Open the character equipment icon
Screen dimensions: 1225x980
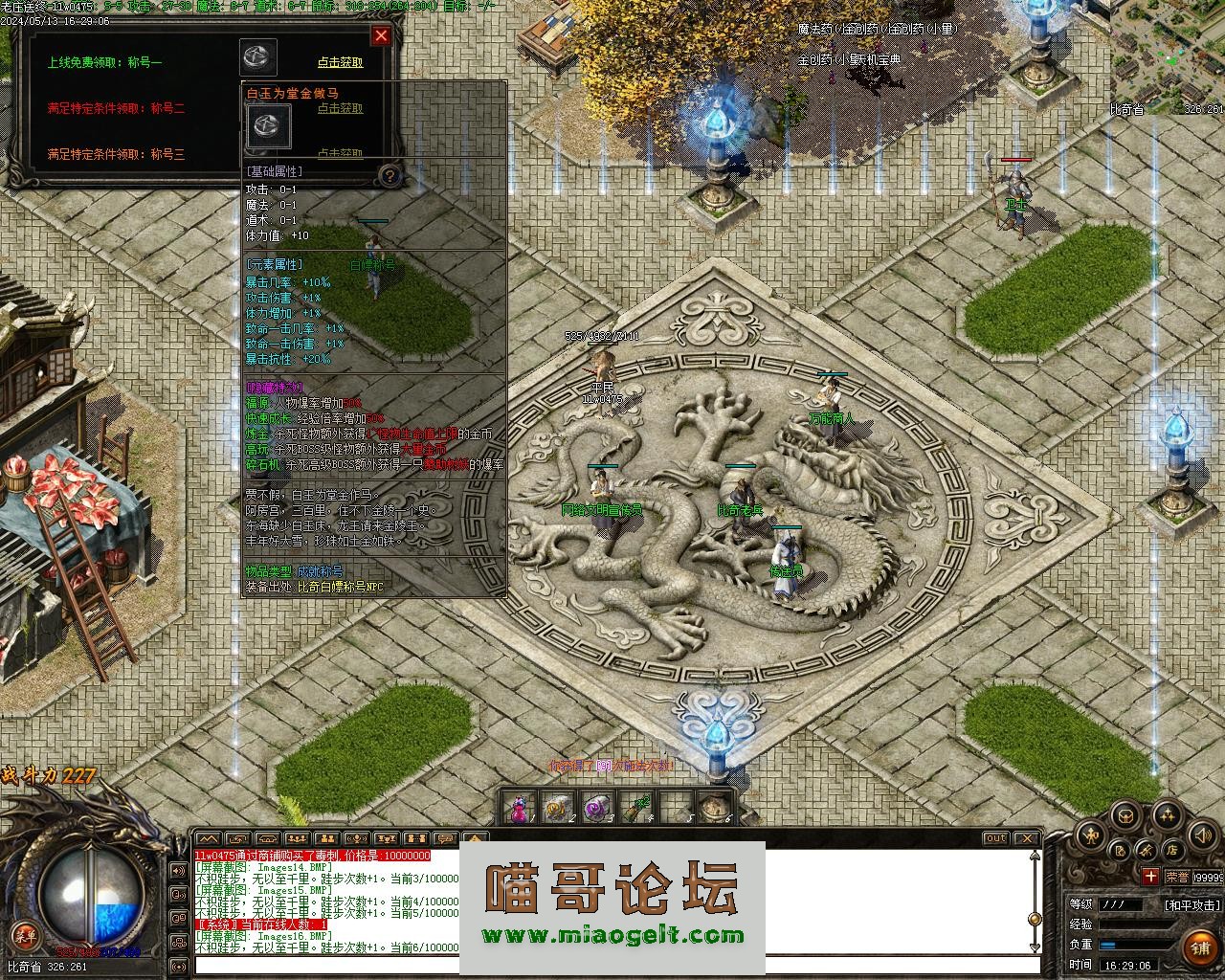[1090, 835]
